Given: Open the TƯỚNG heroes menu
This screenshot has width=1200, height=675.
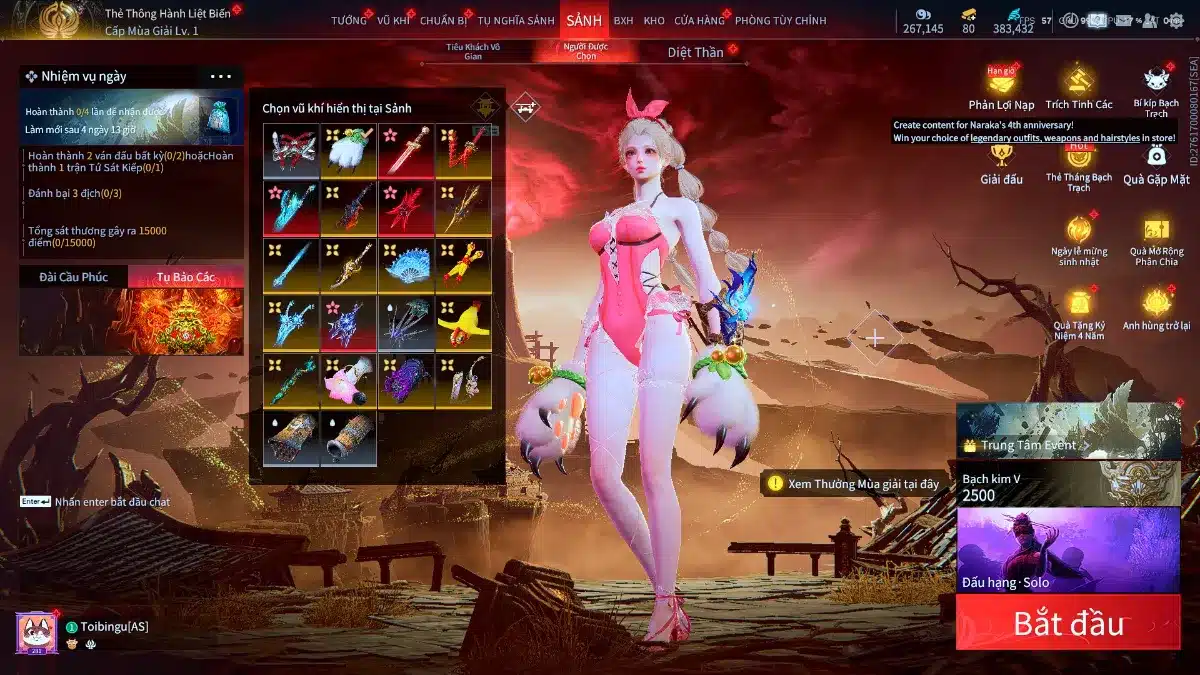Looking at the screenshot, I should click(x=349, y=20).
